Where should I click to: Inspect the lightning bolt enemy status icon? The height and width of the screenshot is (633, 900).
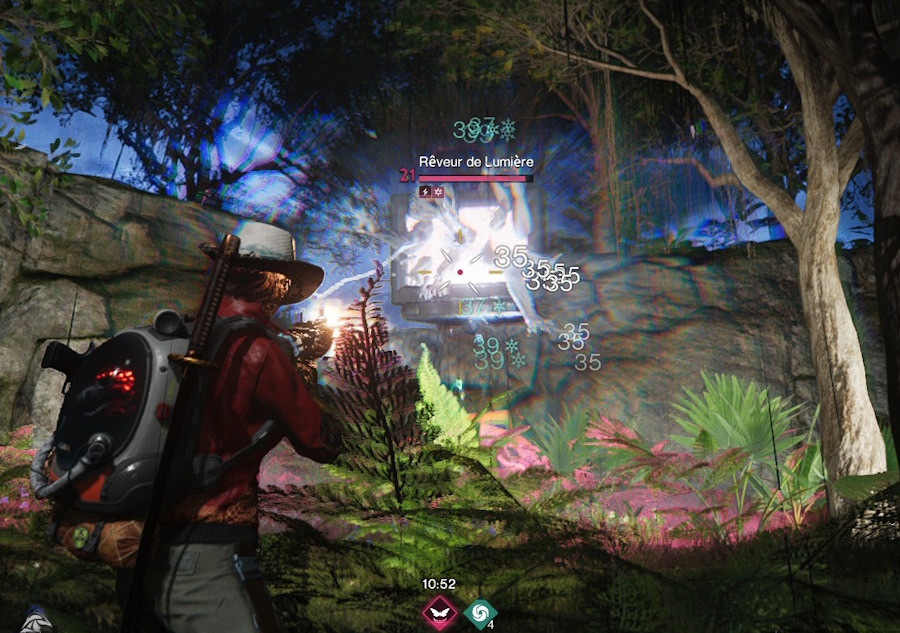pyautogui.click(x=425, y=191)
